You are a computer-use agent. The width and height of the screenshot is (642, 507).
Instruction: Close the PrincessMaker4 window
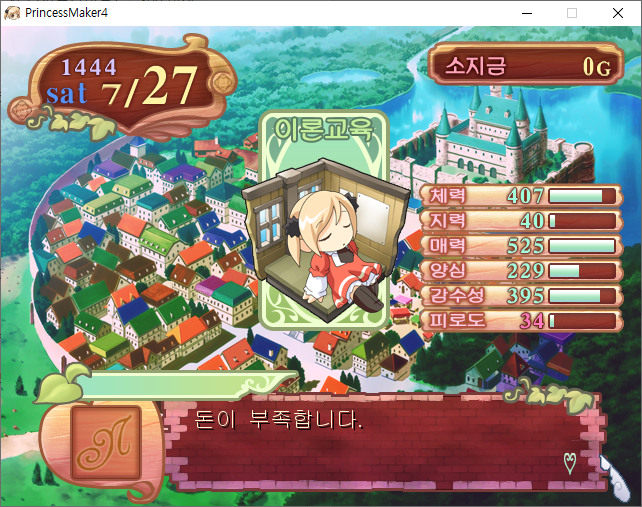[618, 13]
